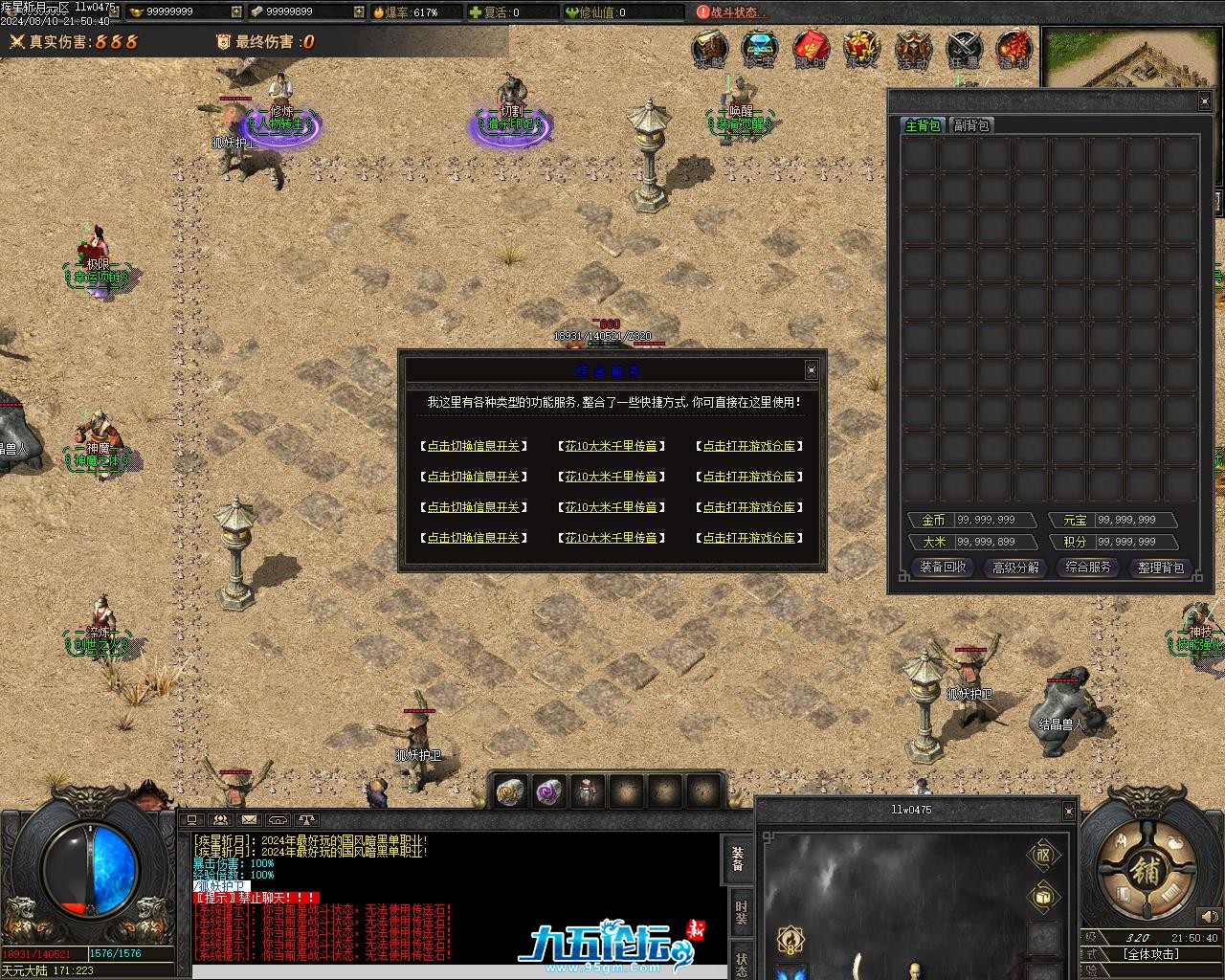Open the 攻略 strategy guide icon
Image resolution: width=1225 pixels, height=980 pixels.
pyautogui.click(x=709, y=49)
